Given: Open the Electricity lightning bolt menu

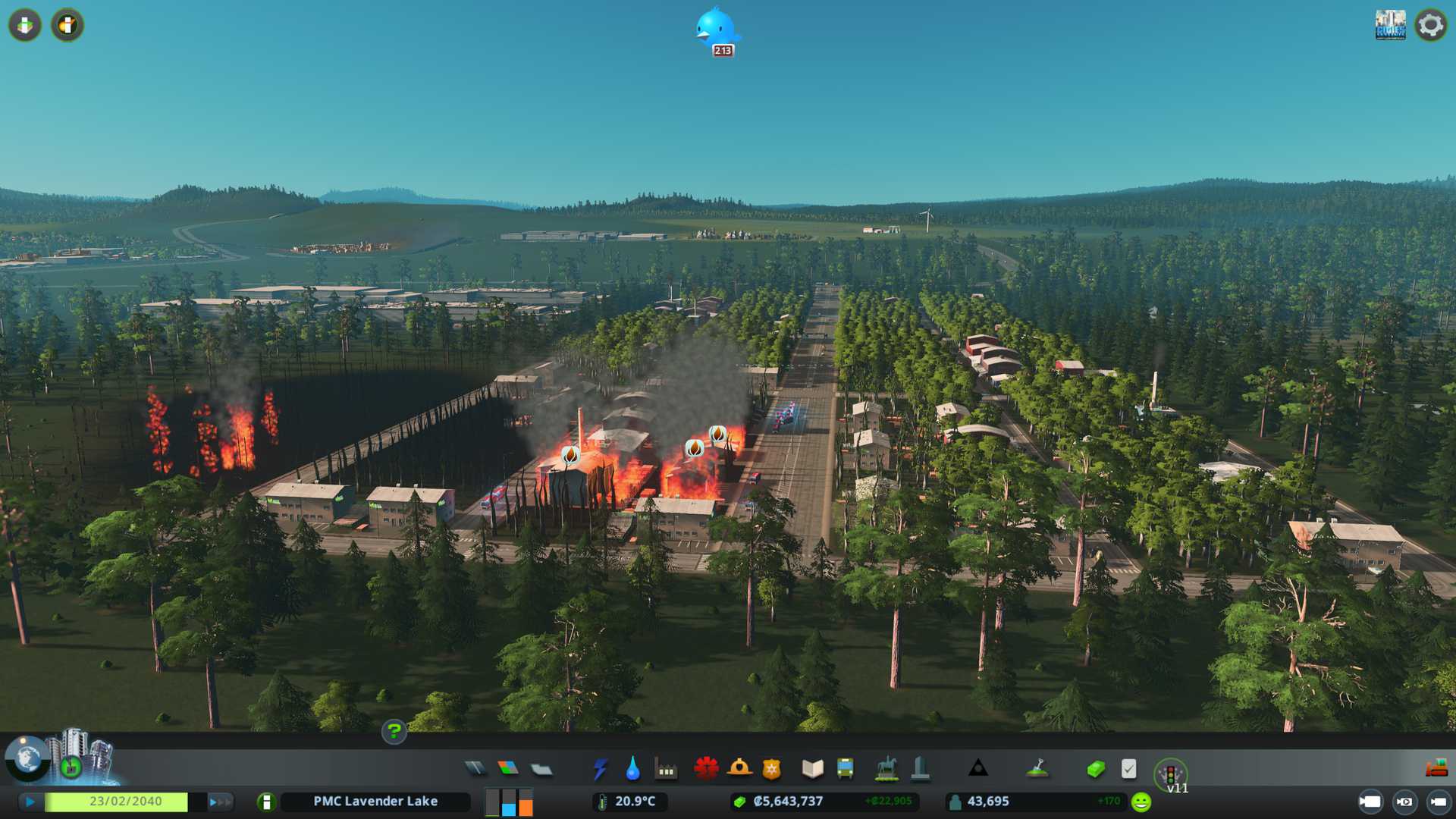Looking at the screenshot, I should (x=600, y=769).
